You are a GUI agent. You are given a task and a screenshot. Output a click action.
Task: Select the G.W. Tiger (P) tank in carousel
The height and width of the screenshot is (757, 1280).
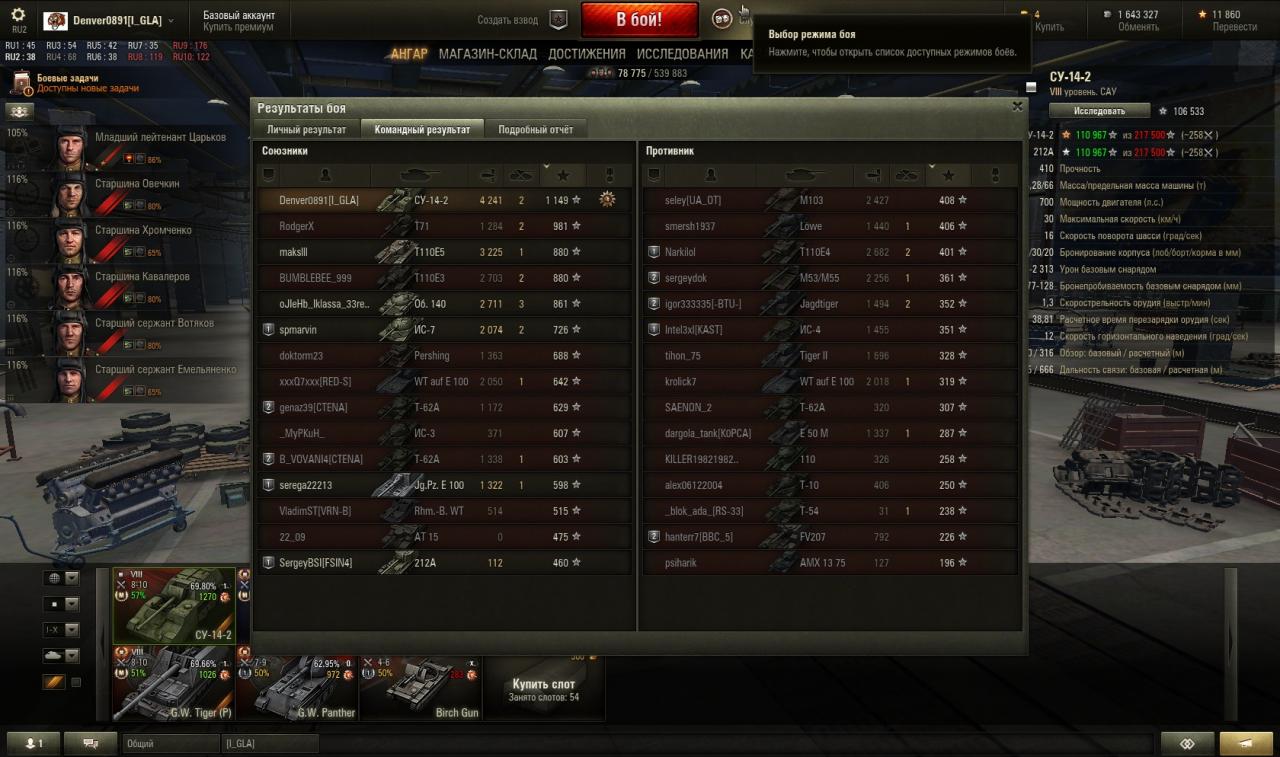173,683
